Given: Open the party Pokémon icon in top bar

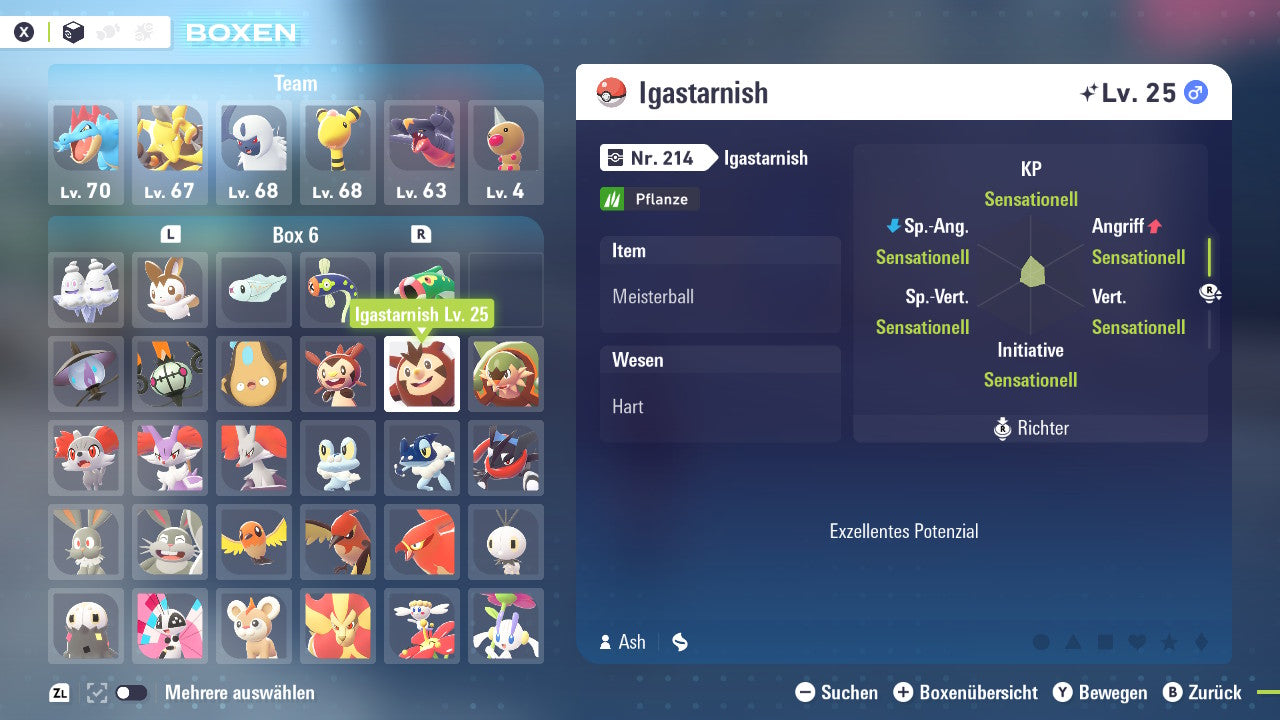Looking at the screenshot, I should pyautogui.click(x=108, y=31).
